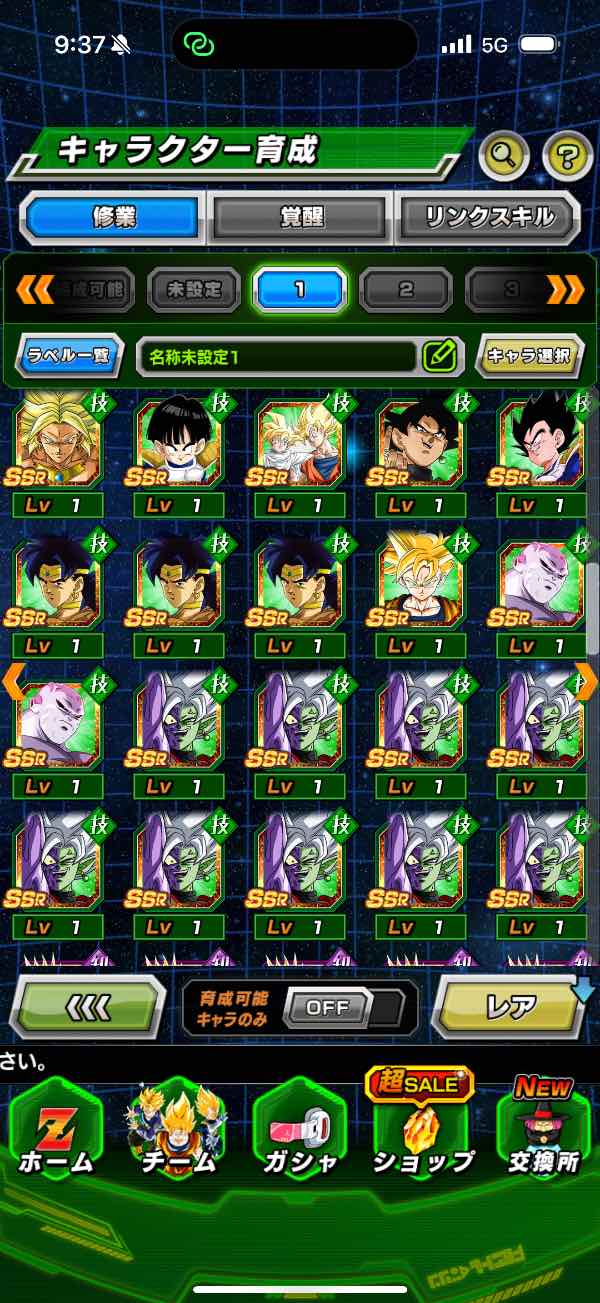This screenshot has height=1303, width=600.
Task: Open the レア rarity sort button
Action: (511, 1007)
